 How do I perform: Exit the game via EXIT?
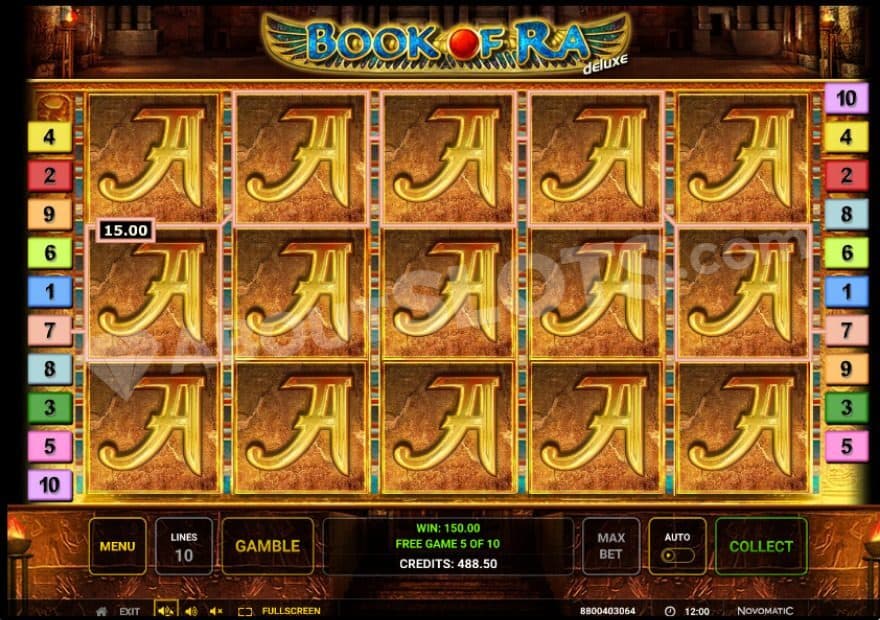click(130, 610)
